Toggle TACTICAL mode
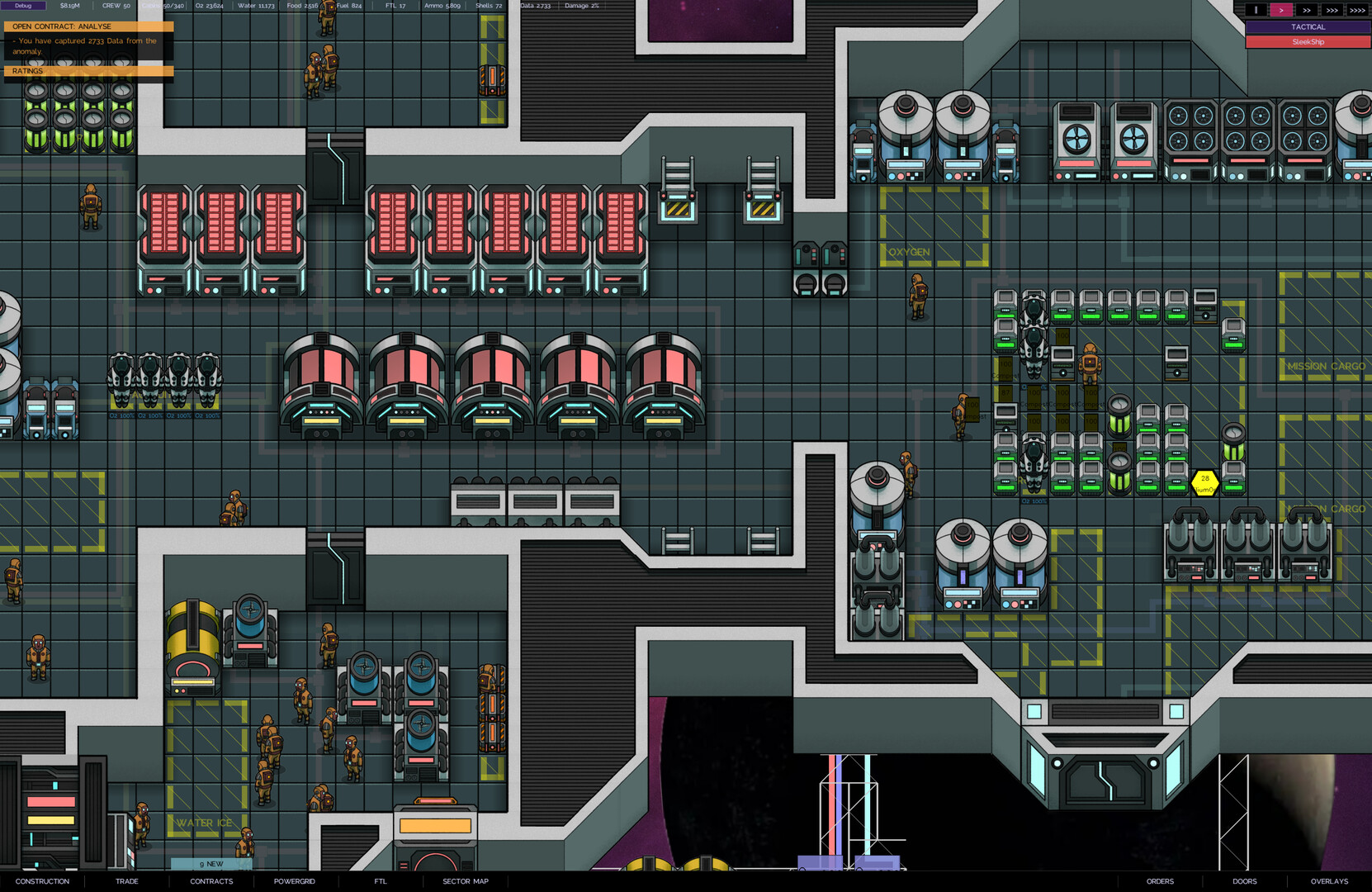This screenshot has width=1372, height=892. [1308, 26]
